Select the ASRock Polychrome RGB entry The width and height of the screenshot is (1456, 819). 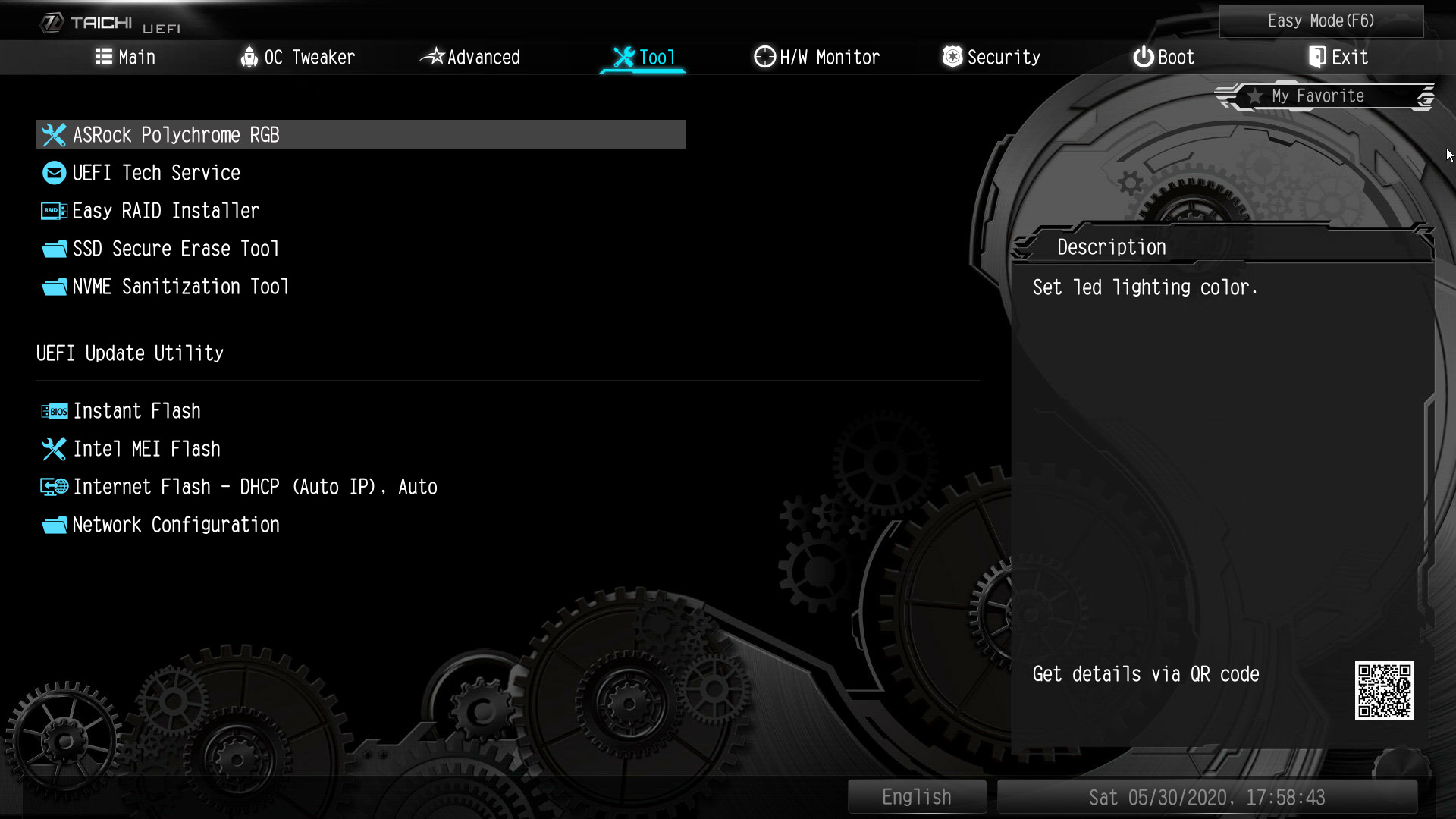click(176, 135)
